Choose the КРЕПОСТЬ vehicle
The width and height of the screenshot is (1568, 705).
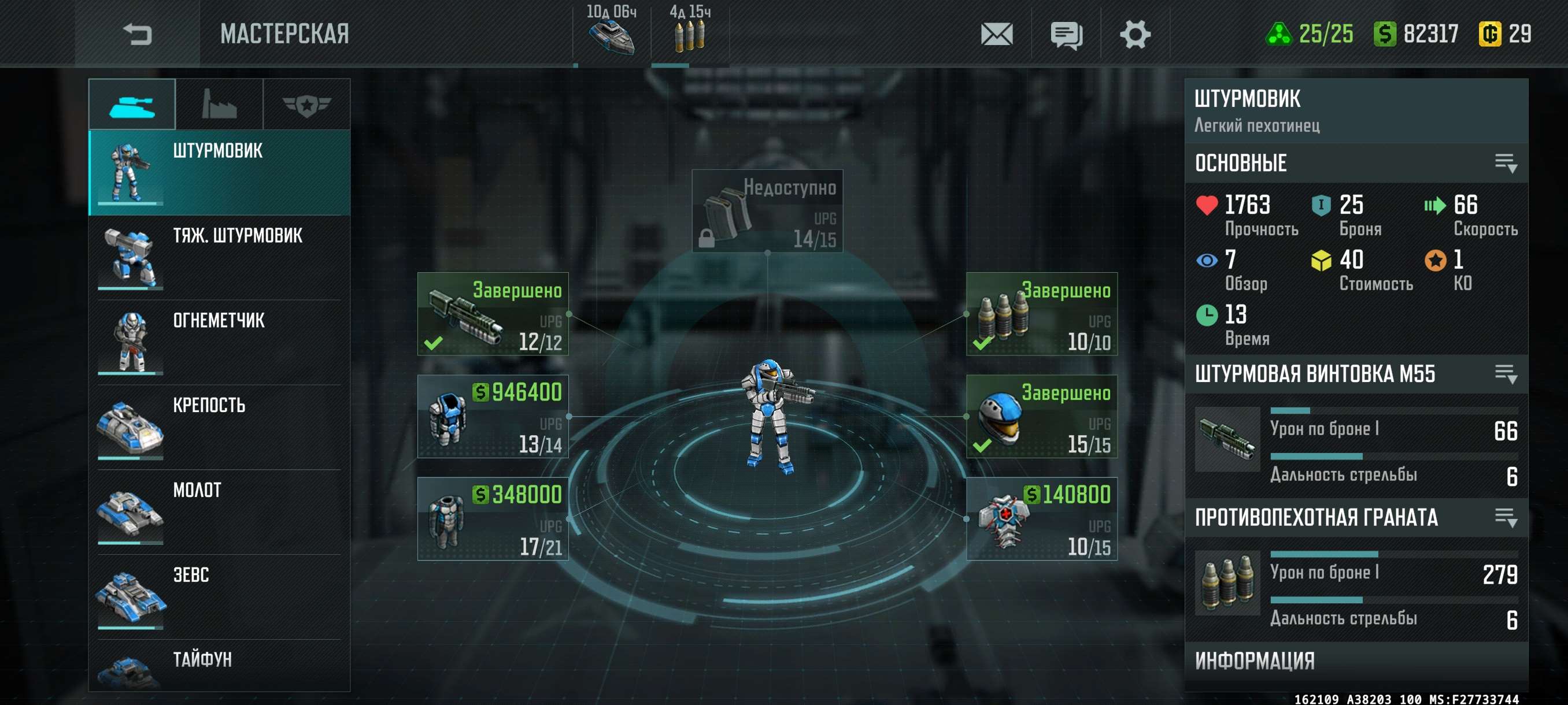(x=219, y=427)
